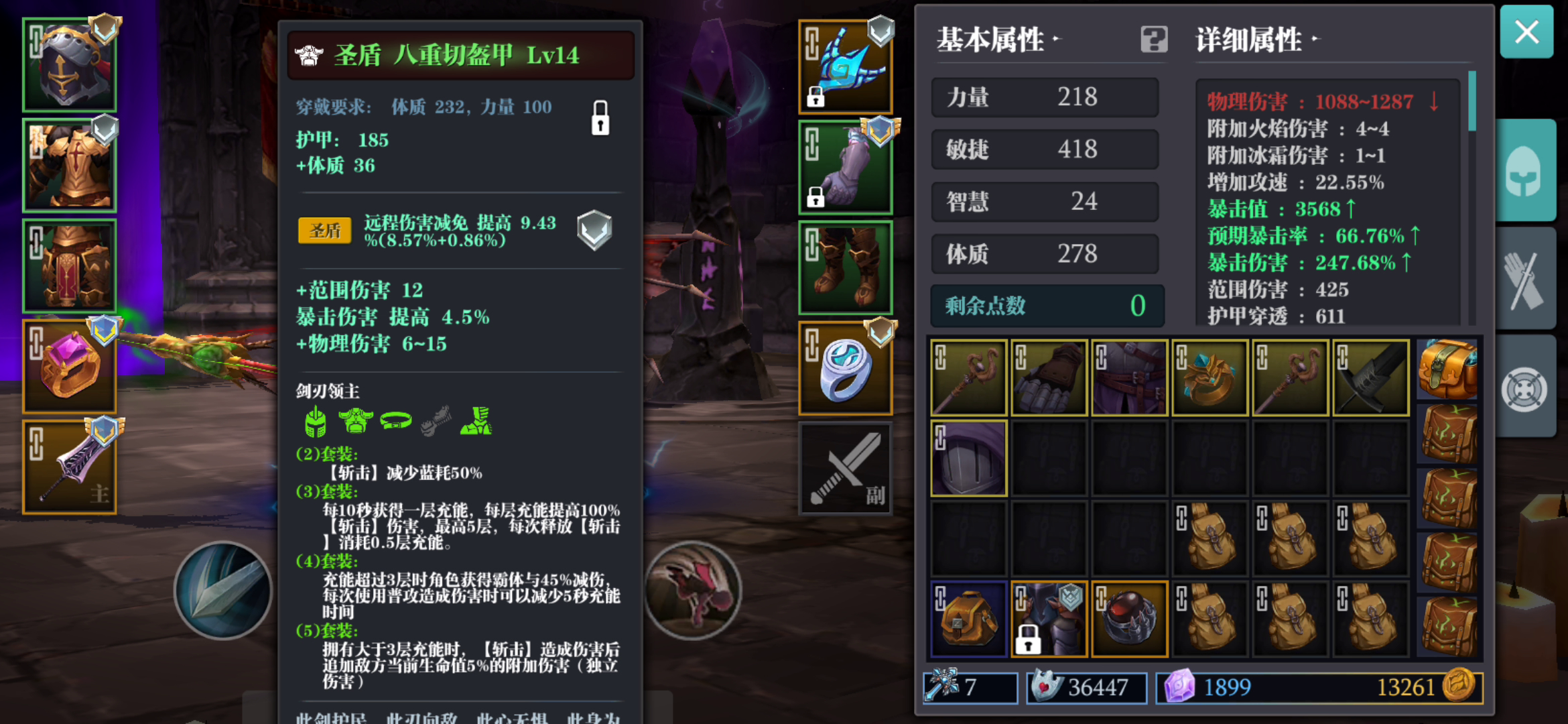The height and width of the screenshot is (724, 1568).
Task: Click the compare icon beside 基本属性 header
Action: pyautogui.click(x=1153, y=40)
